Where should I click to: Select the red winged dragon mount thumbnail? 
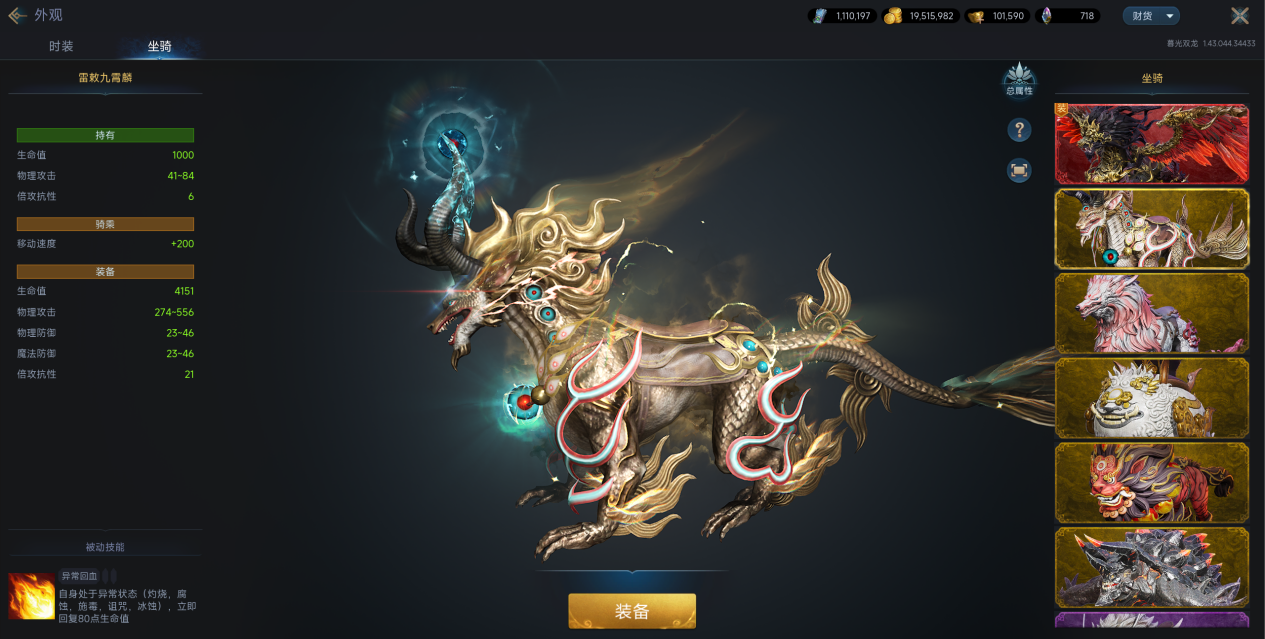[x=1152, y=144]
